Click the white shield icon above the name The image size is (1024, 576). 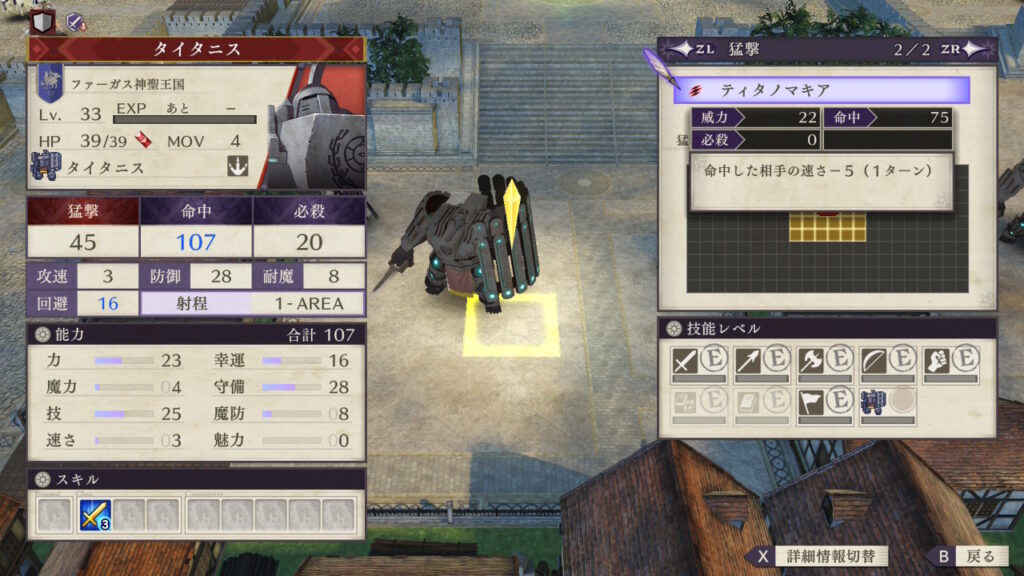[42, 20]
